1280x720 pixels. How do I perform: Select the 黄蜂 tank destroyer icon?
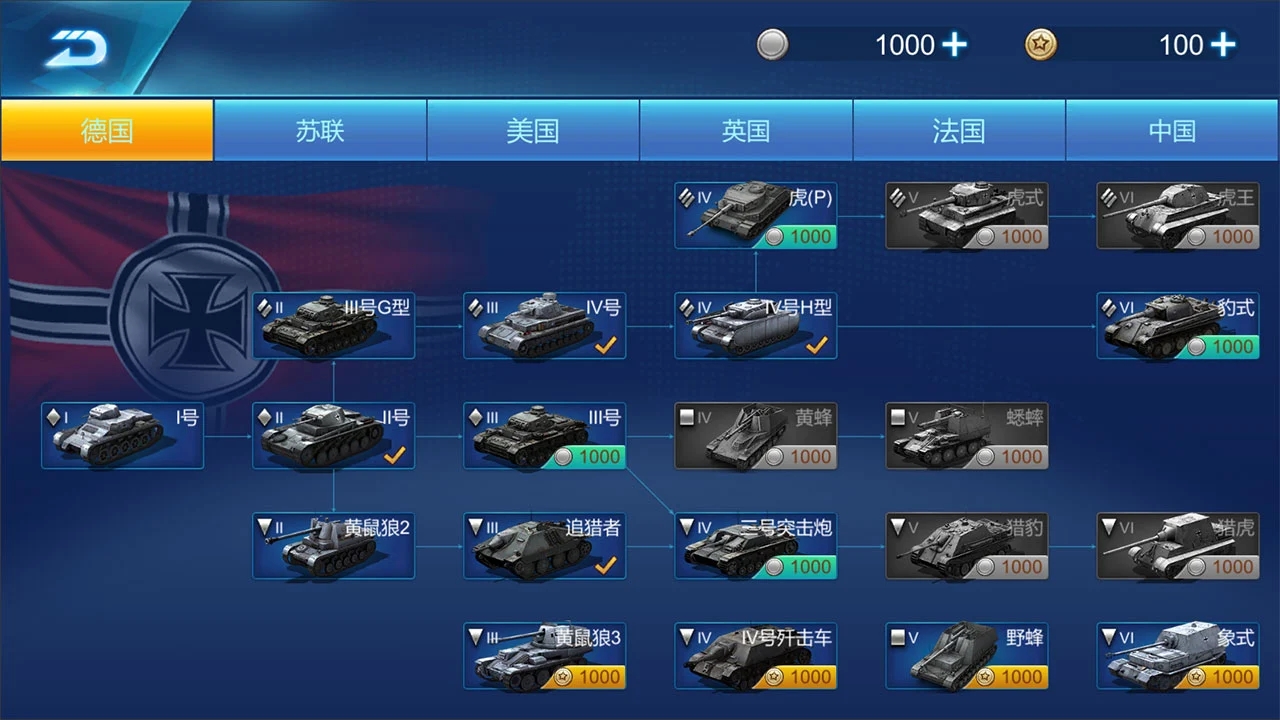click(755, 435)
